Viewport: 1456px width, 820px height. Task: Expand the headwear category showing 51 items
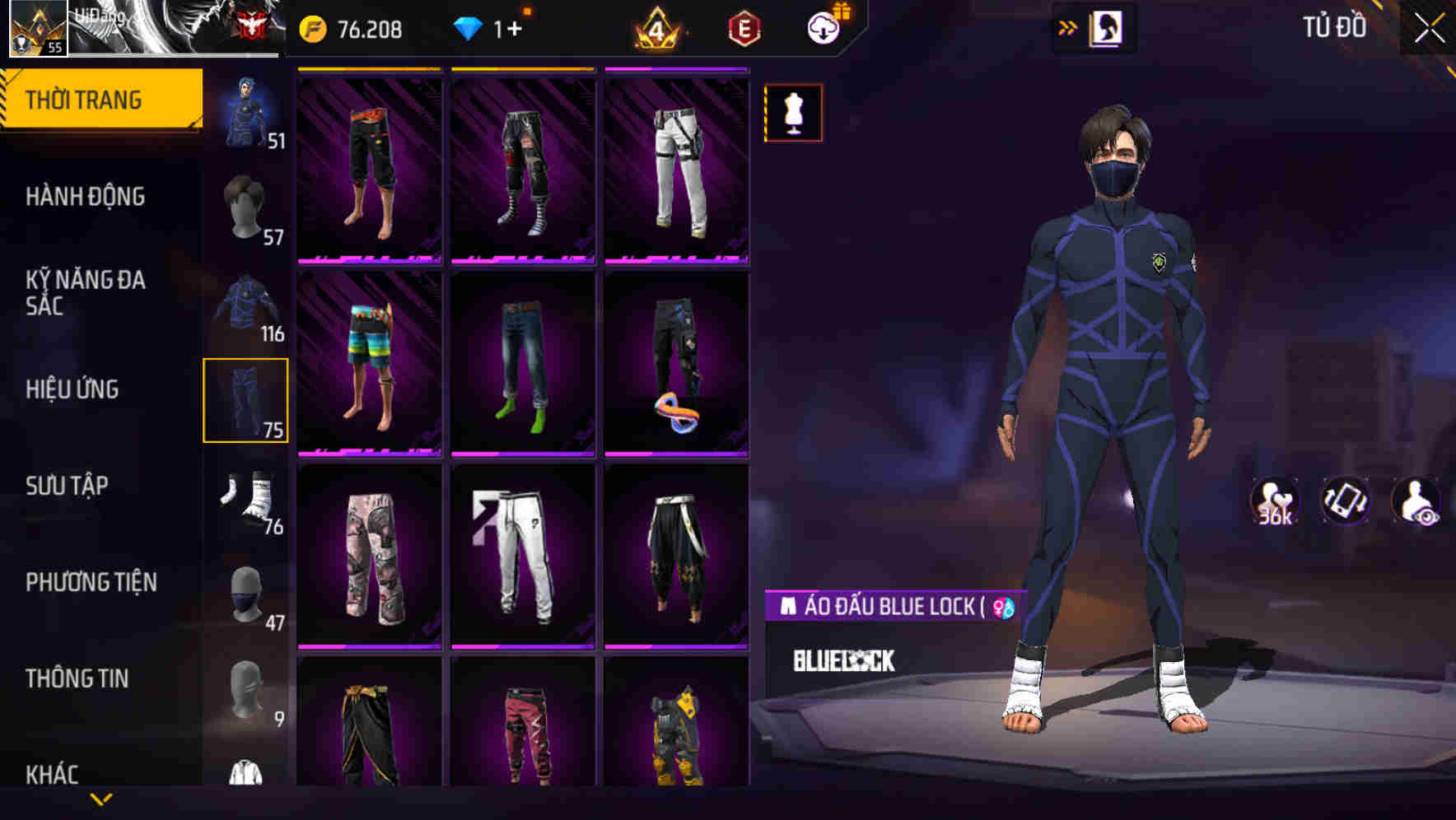click(245, 111)
